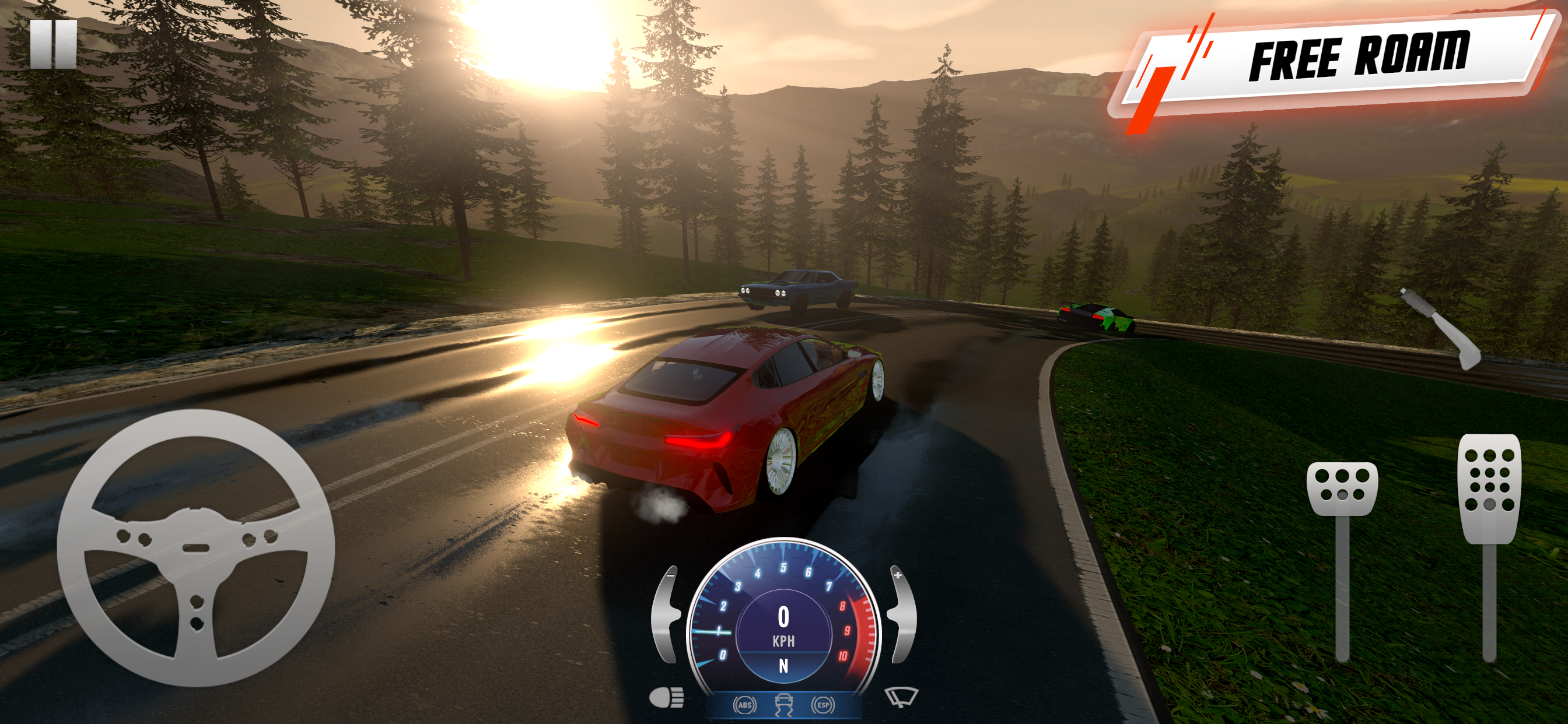Toggle the traction control car icon
1568x724 pixels.
[x=783, y=705]
